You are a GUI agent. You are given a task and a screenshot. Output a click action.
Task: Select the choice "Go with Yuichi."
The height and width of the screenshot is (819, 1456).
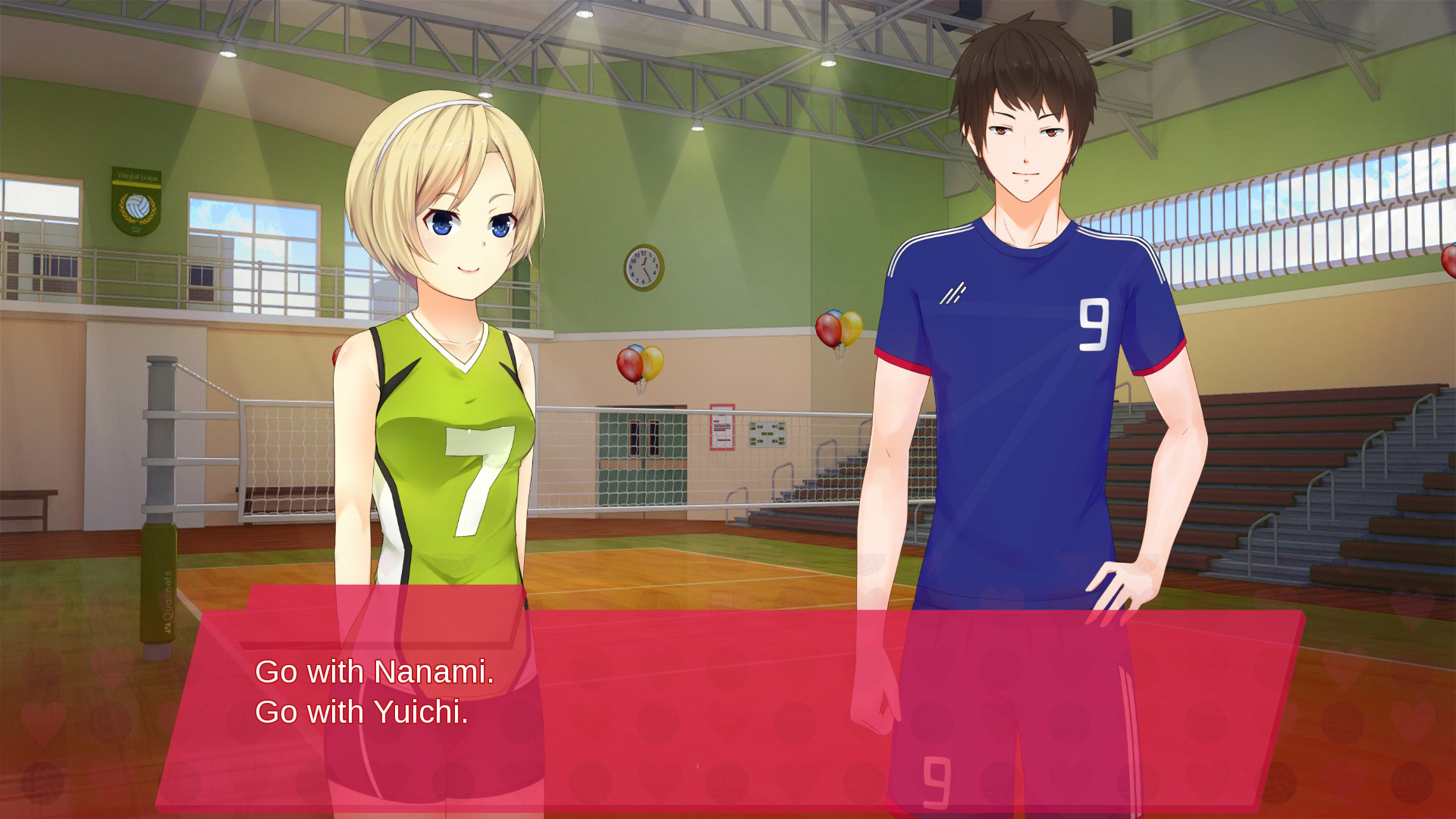click(364, 713)
